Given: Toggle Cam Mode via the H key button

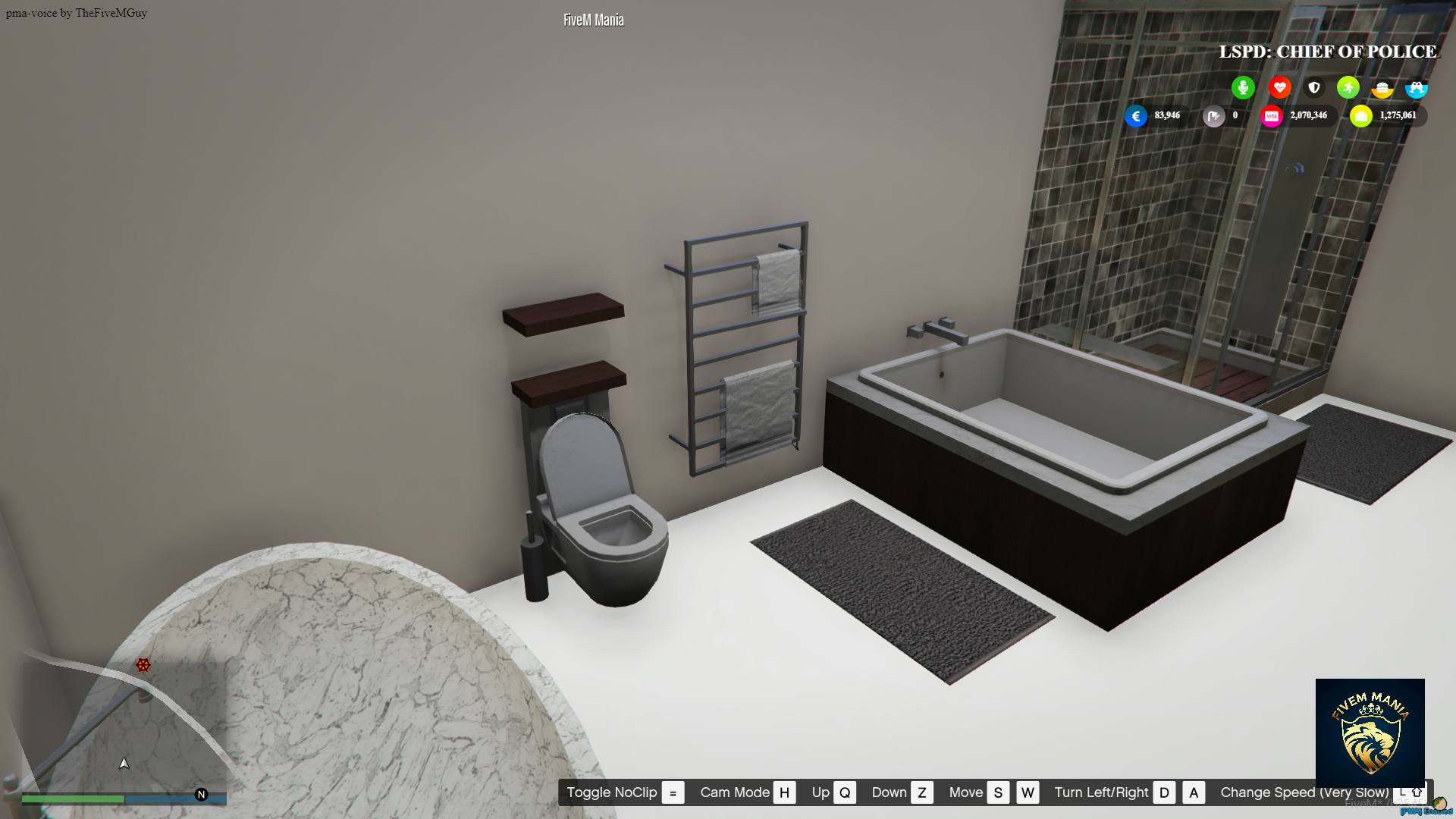Looking at the screenshot, I should click(785, 792).
